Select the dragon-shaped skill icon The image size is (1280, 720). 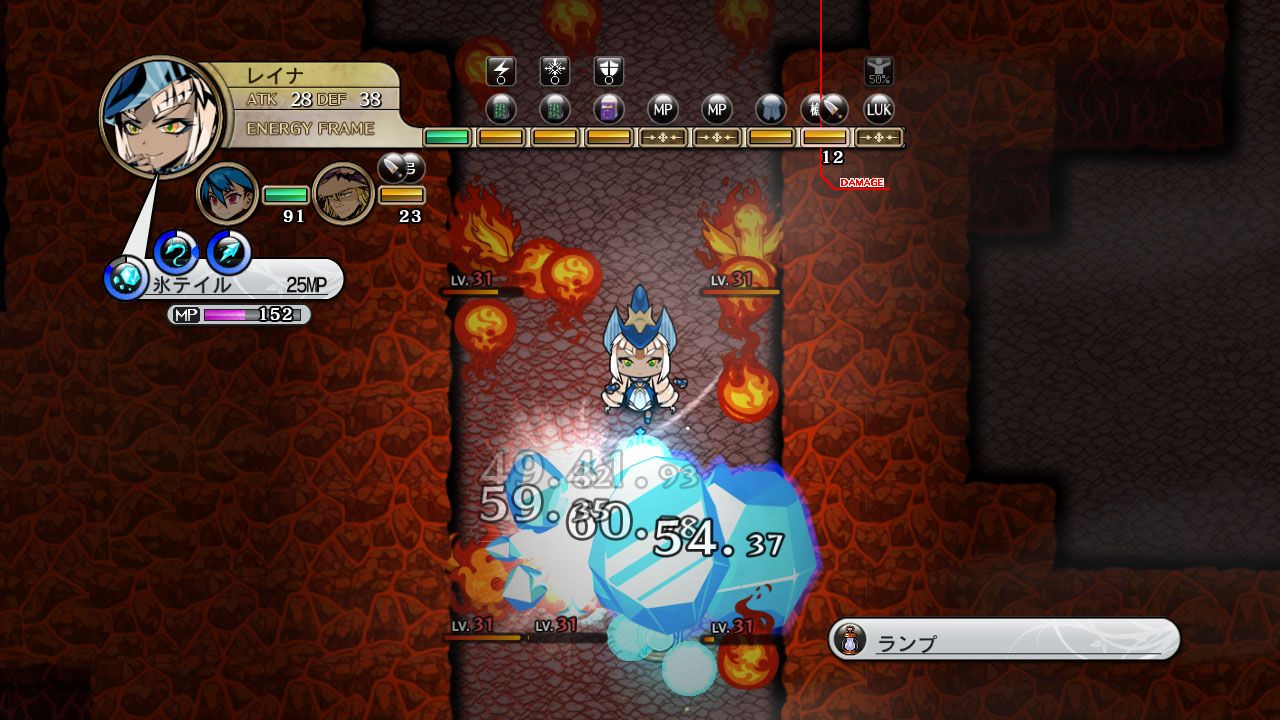[x=174, y=251]
